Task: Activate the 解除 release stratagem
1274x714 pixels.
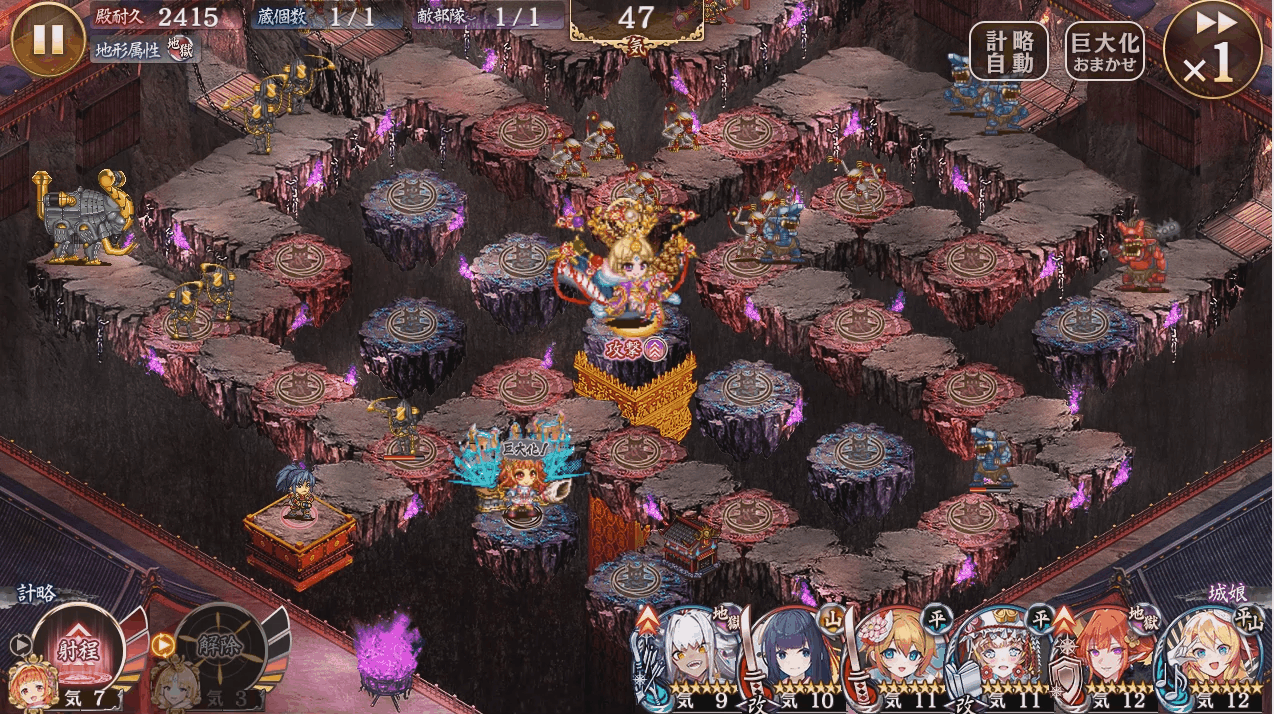Action: pyautogui.click(x=219, y=645)
